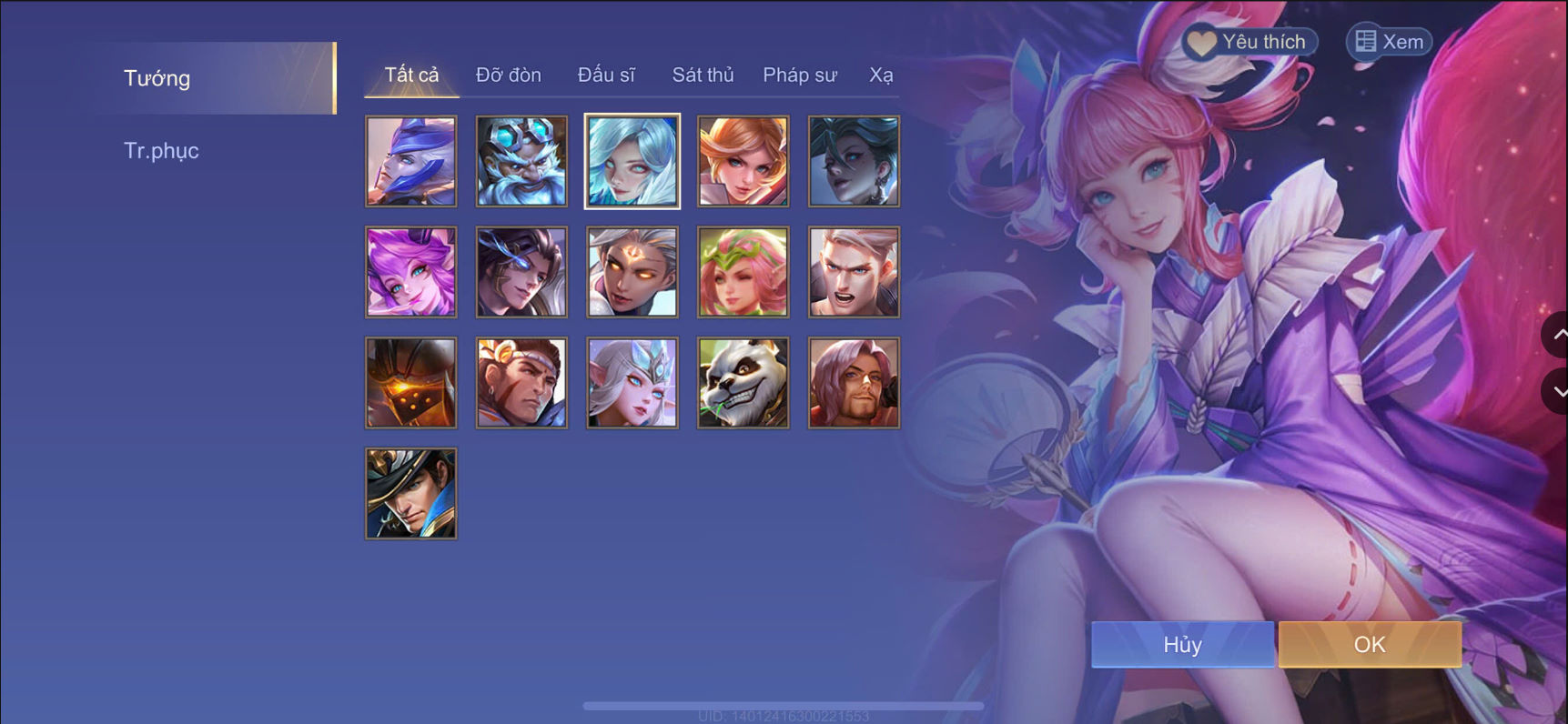
Task: Select the hero wearing the wide hat
Action: (x=410, y=492)
